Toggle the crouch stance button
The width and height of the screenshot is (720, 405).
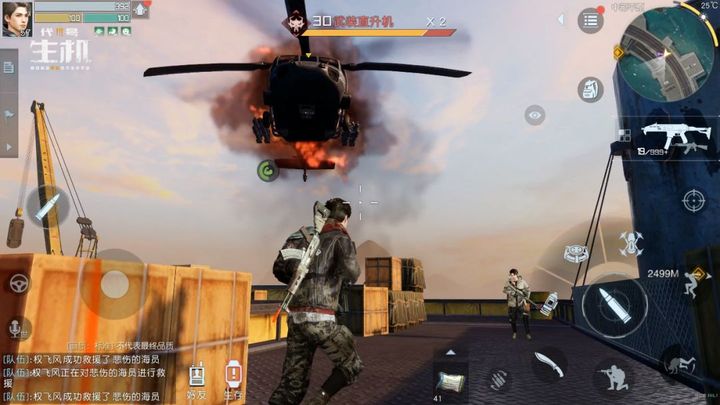612,377
